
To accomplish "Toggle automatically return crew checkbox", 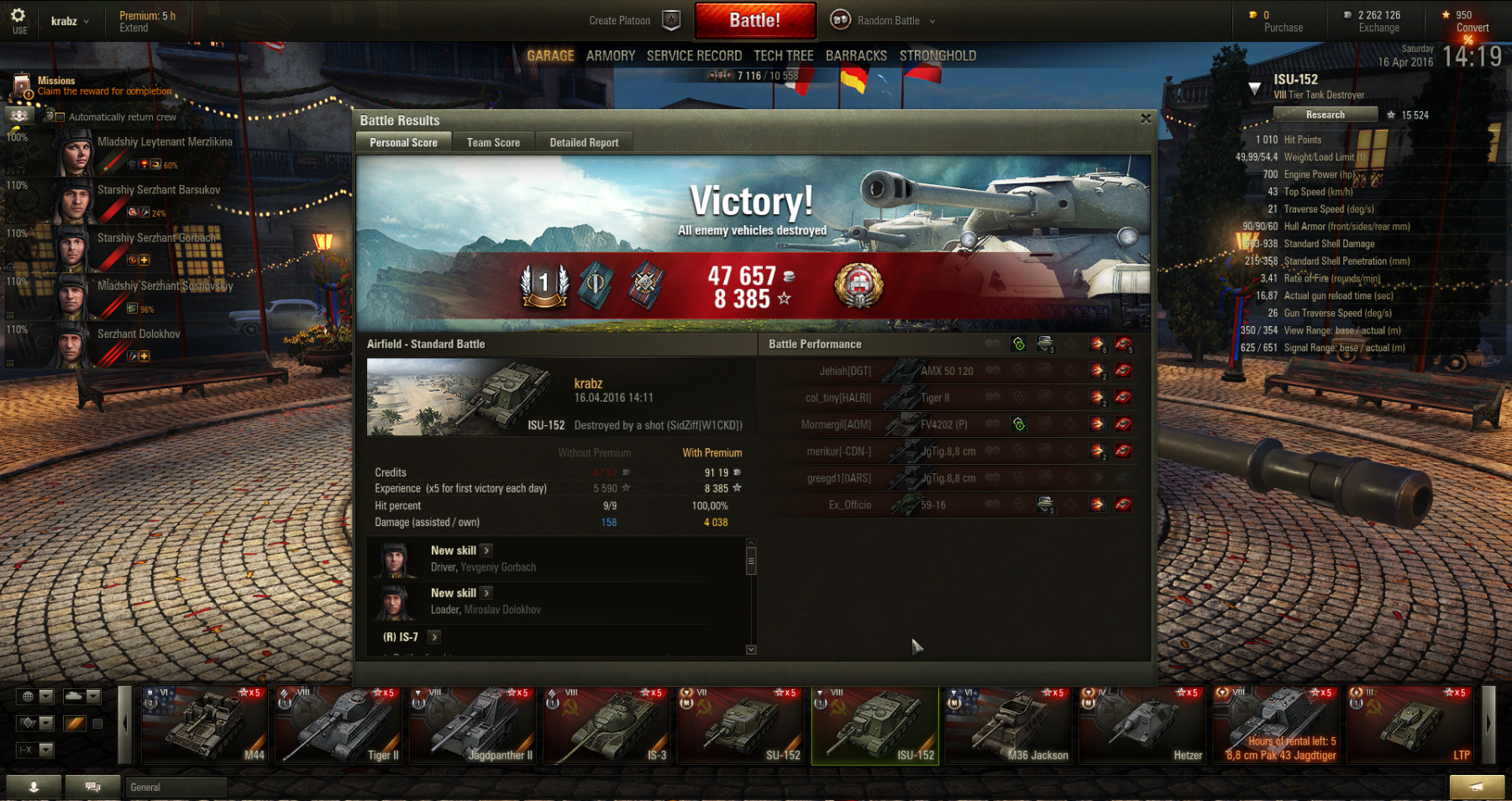I will click(x=60, y=118).
